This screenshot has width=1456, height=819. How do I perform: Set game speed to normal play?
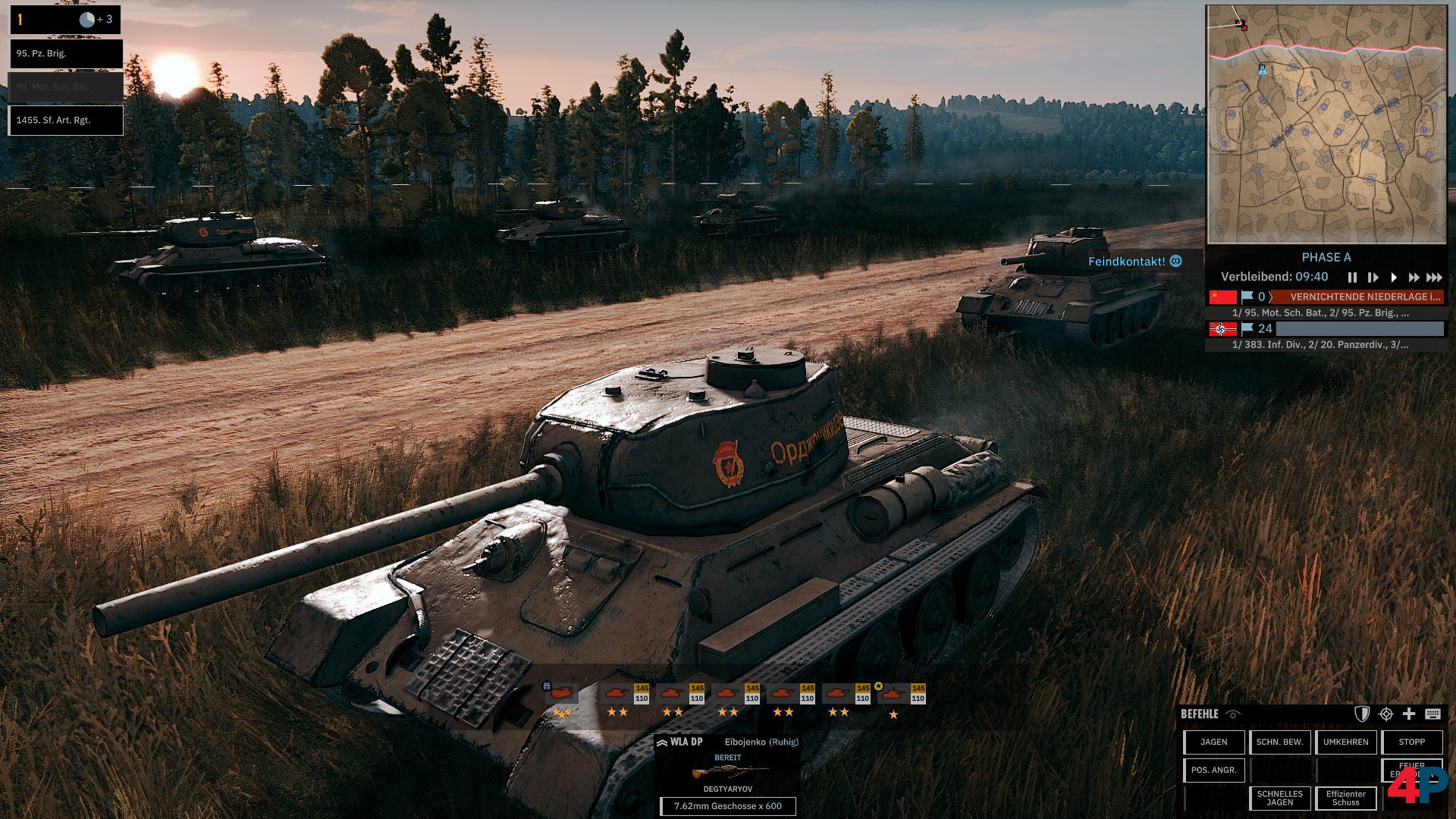1393,278
